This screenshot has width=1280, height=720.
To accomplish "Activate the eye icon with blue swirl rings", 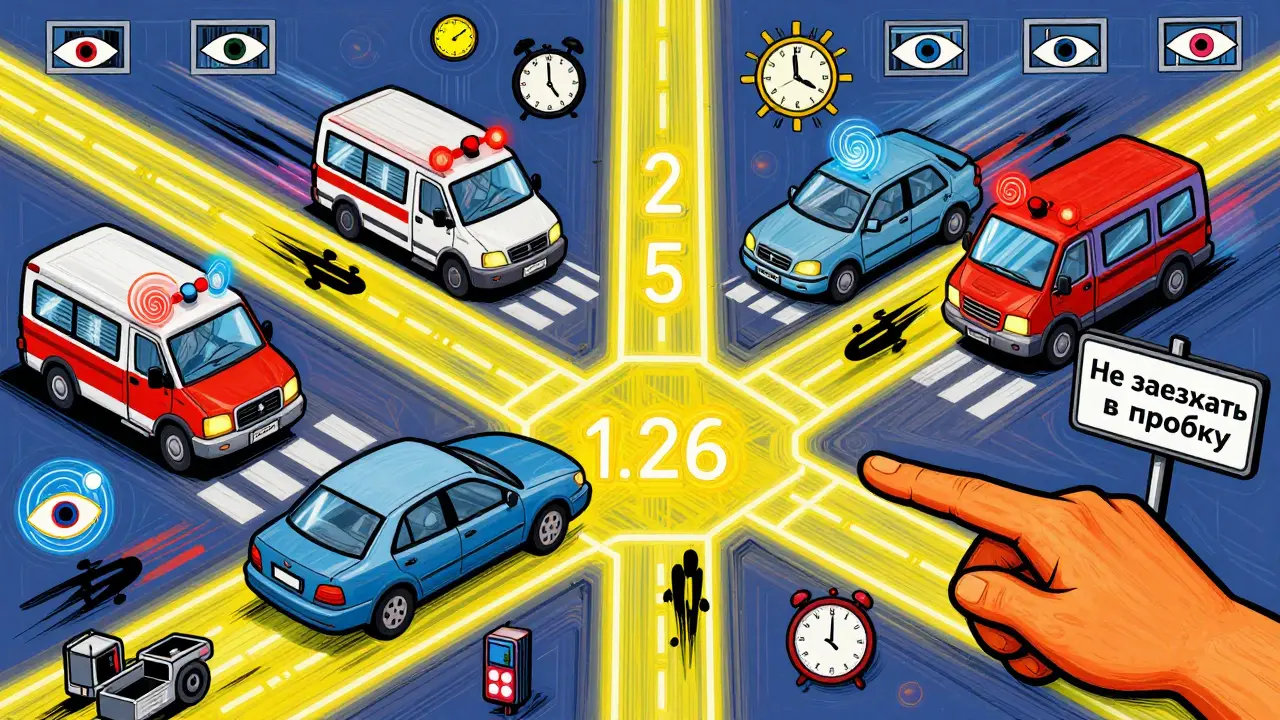I will tap(63, 507).
